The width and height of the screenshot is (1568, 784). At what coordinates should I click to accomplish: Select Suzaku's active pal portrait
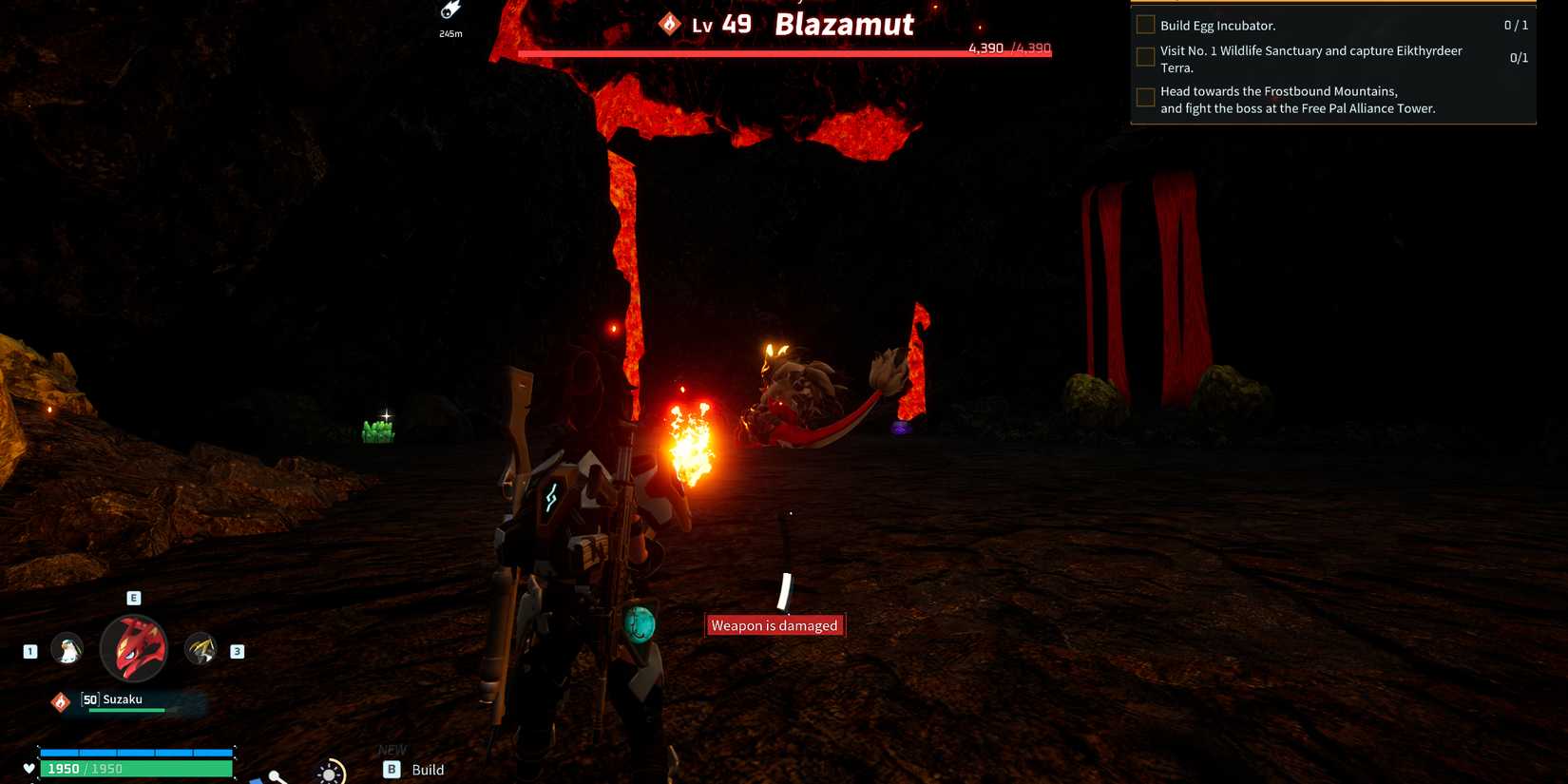(x=133, y=647)
